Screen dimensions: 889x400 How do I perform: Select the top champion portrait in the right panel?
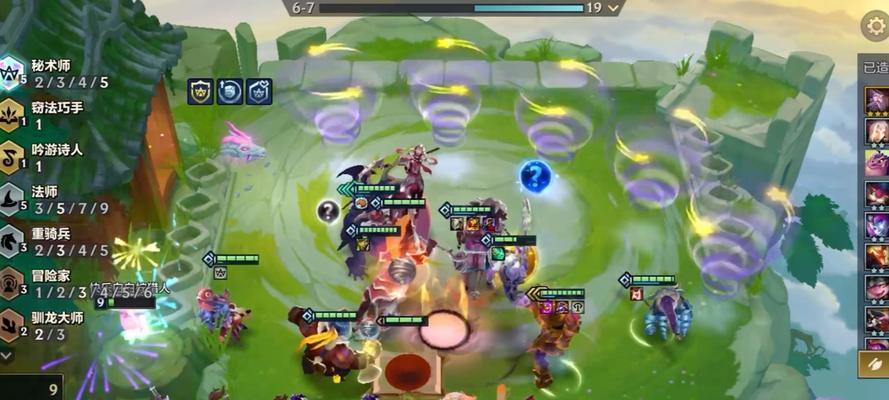[x=876, y=101]
